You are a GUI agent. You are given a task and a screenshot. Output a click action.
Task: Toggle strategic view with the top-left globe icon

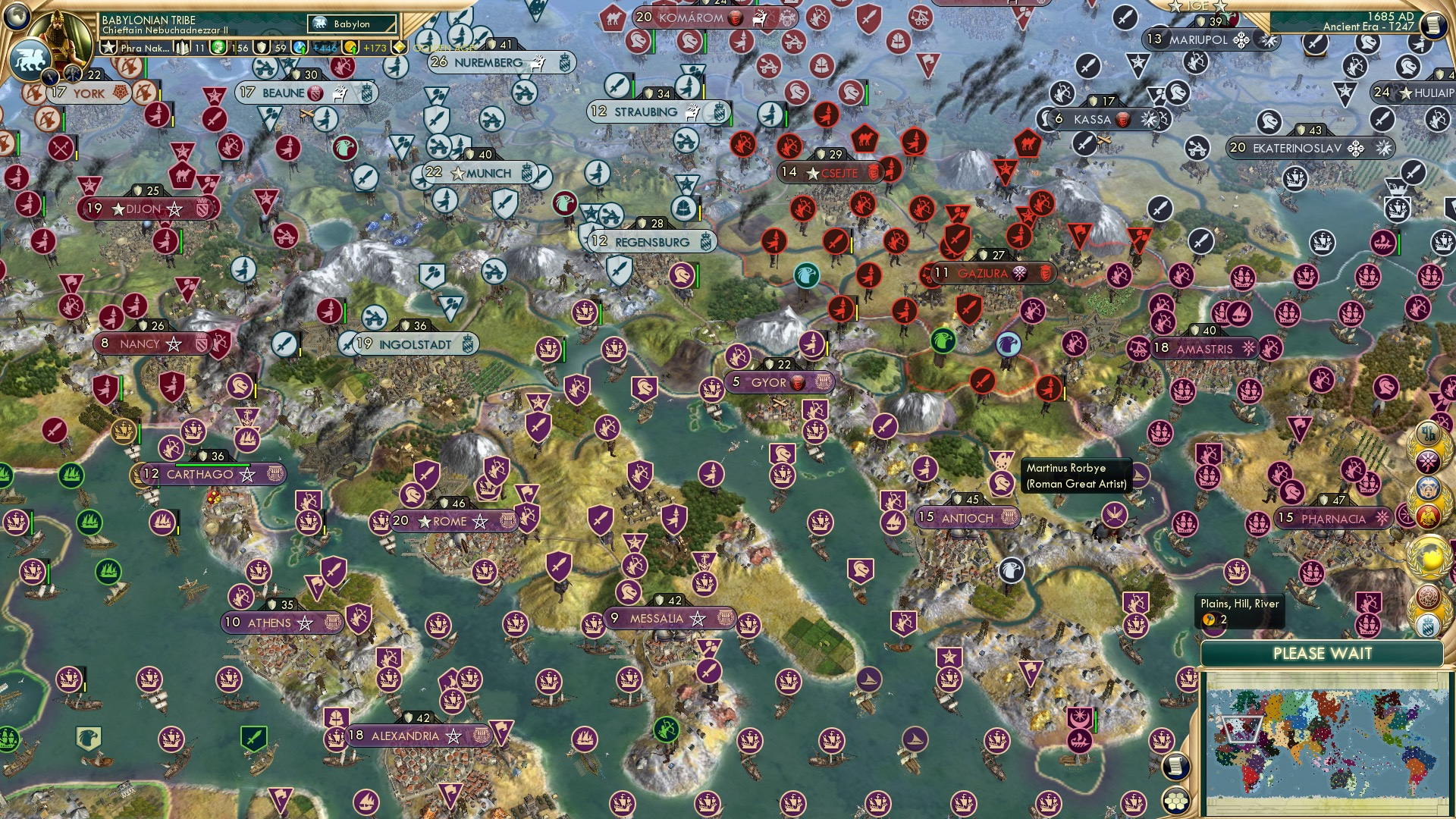point(15,17)
